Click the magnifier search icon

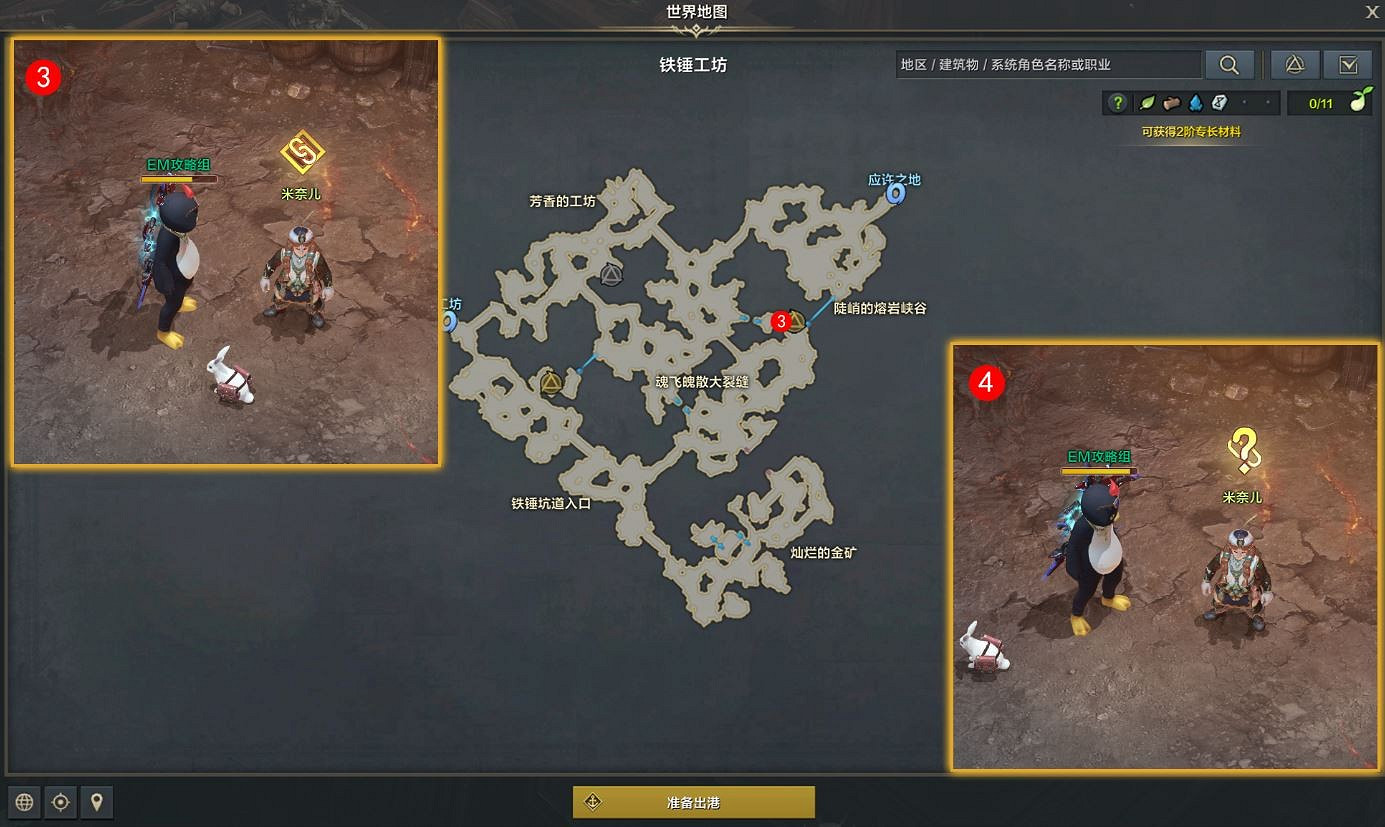[x=1229, y=64]
